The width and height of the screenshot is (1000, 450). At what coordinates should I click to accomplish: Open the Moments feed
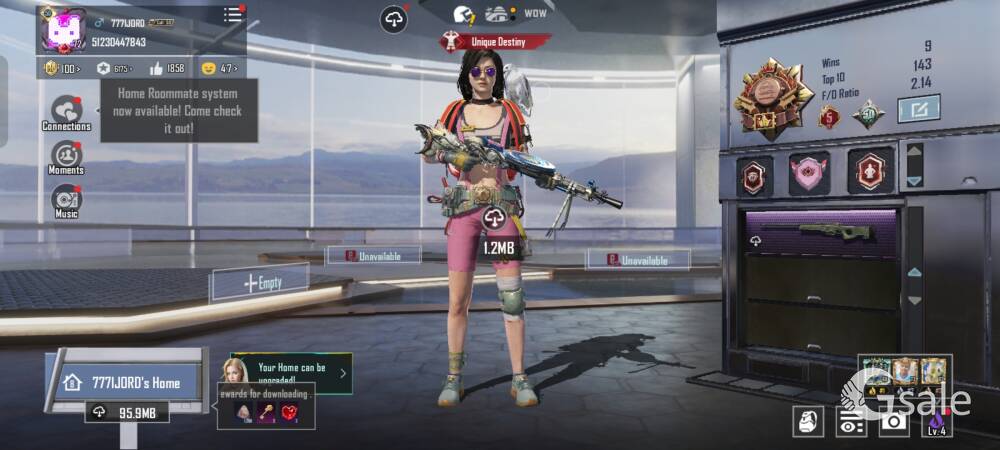coord(66,156)
